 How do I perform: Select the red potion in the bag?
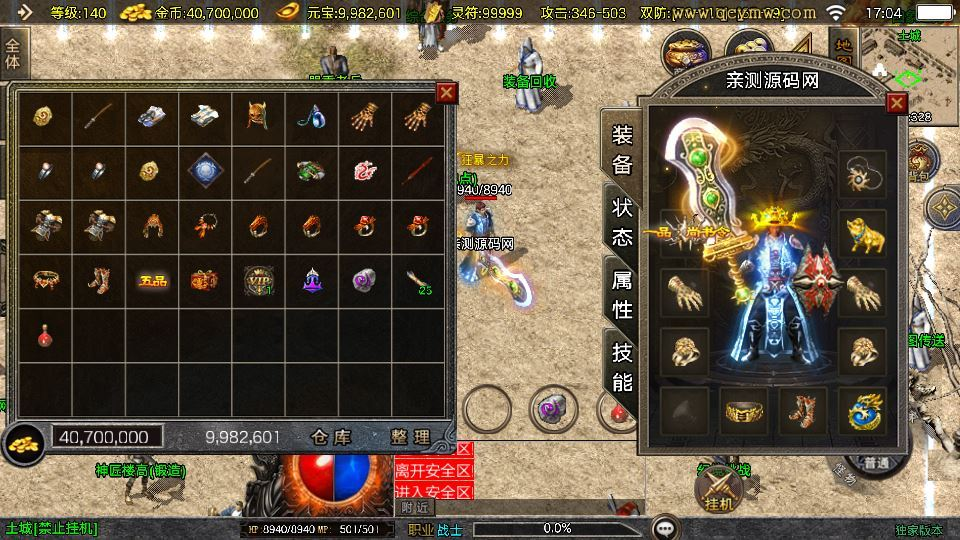[45, 335]
